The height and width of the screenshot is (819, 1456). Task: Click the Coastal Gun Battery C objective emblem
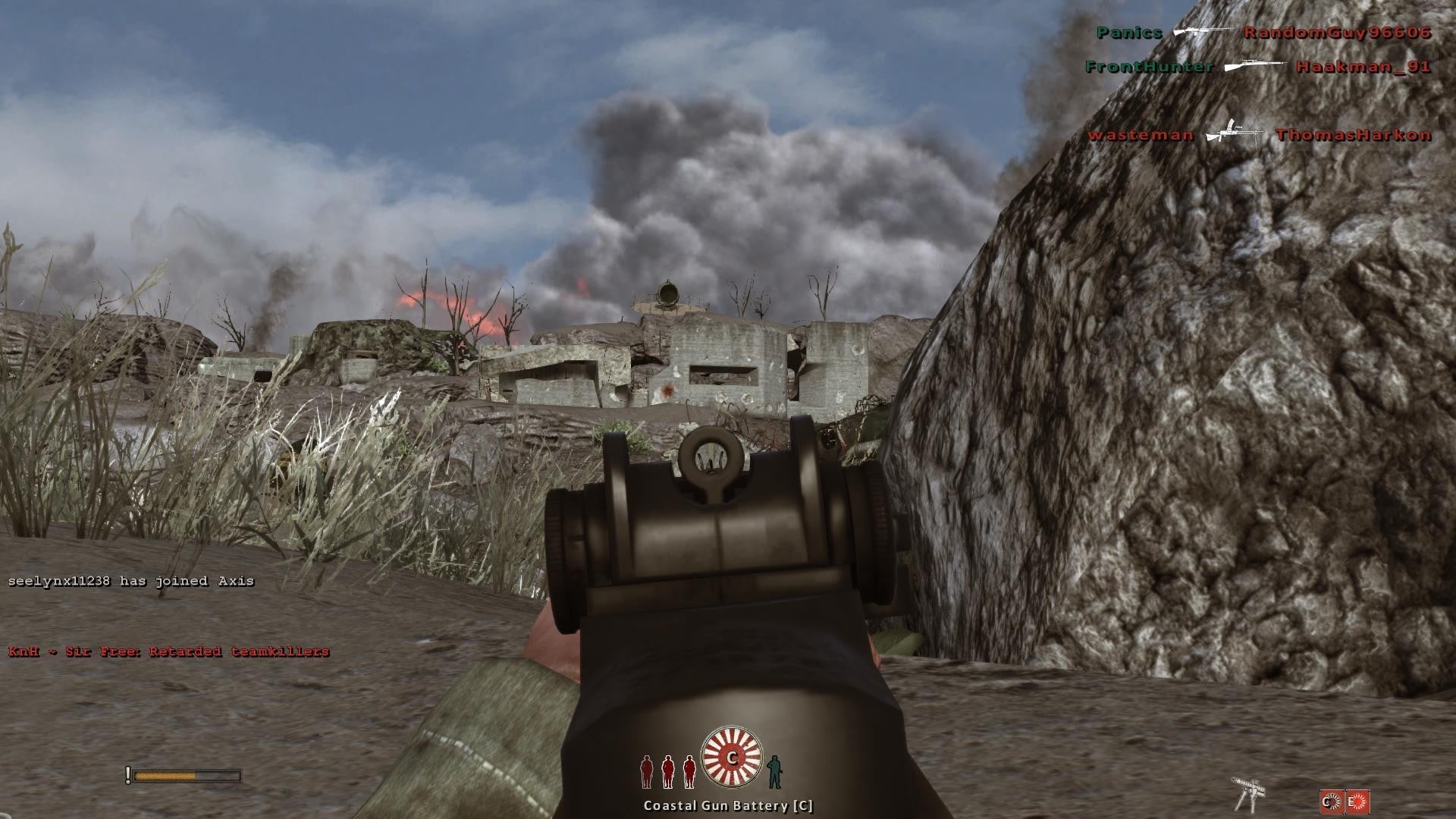(x=731, y=757)
